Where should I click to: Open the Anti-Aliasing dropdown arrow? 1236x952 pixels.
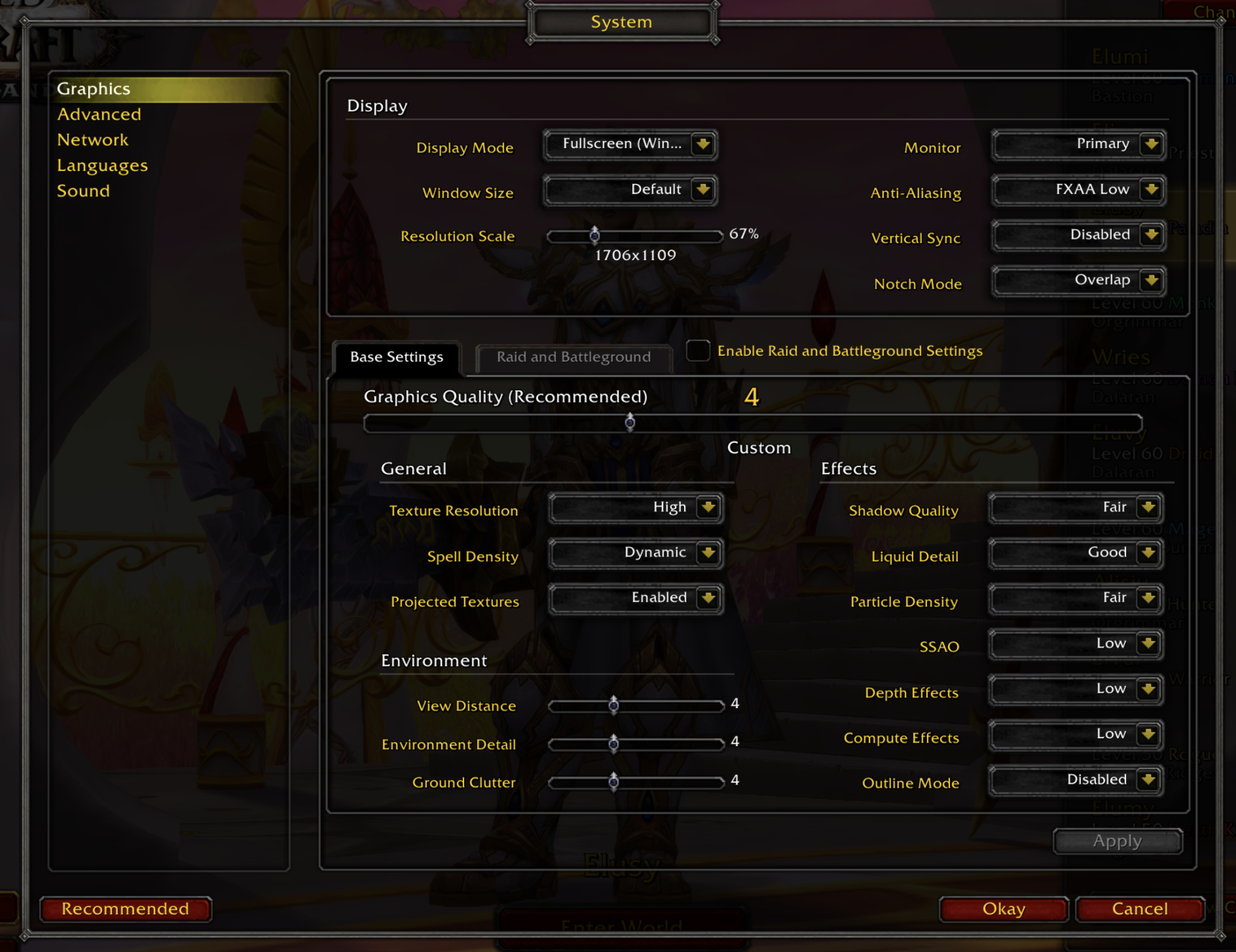1151,190
